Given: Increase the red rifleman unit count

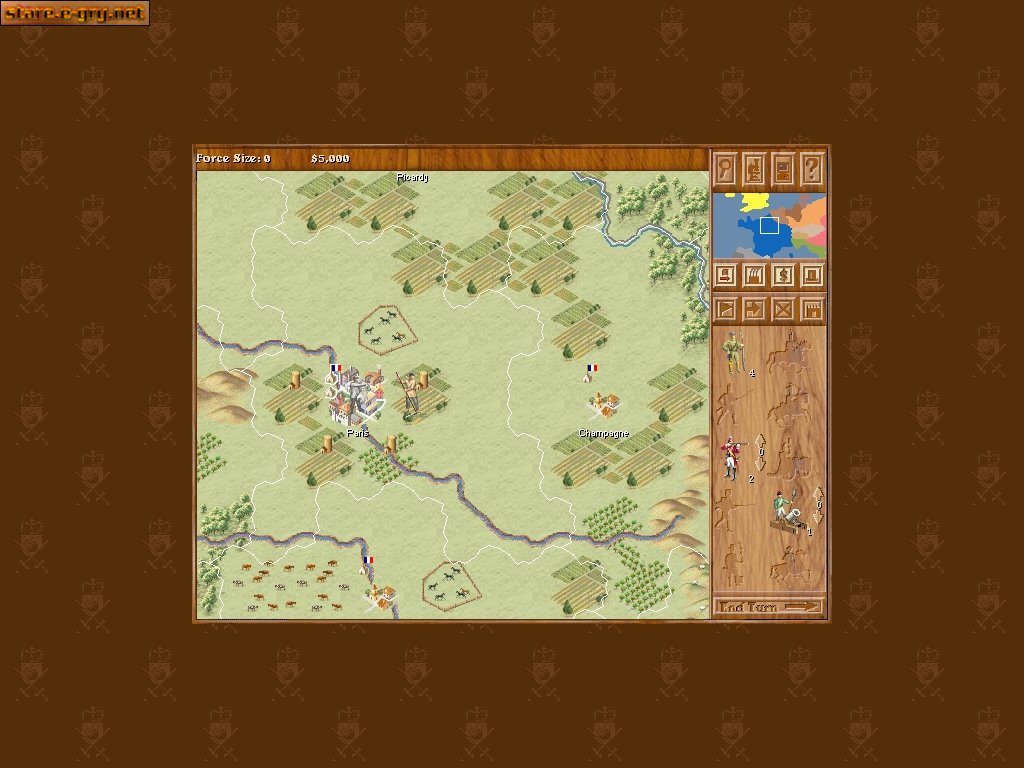Looking at the screenshot, I should pyautogui.click(x=759, y=439).
